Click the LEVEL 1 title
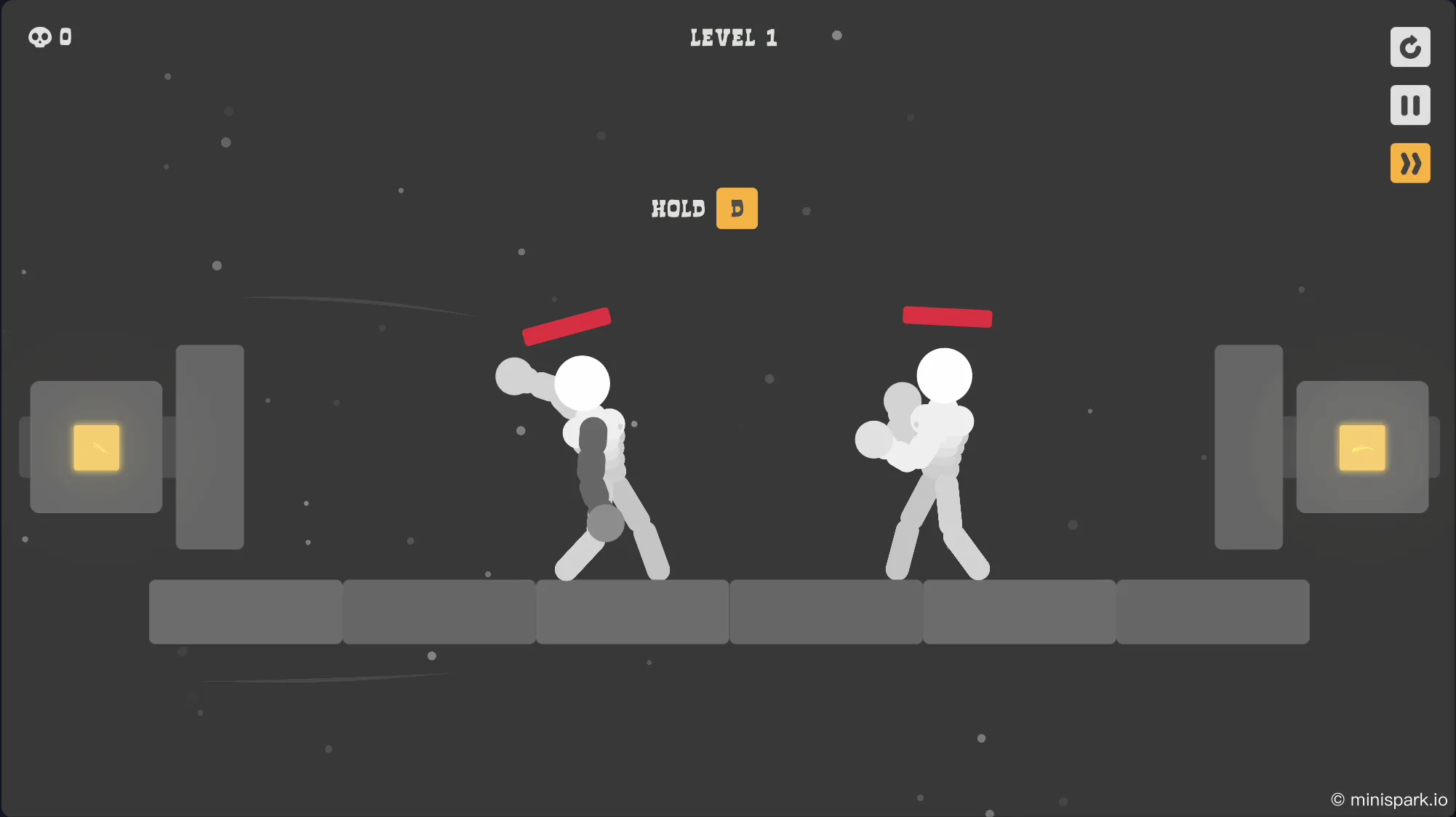Viewport: 1456px width, 817px height. tap(733, 37)
